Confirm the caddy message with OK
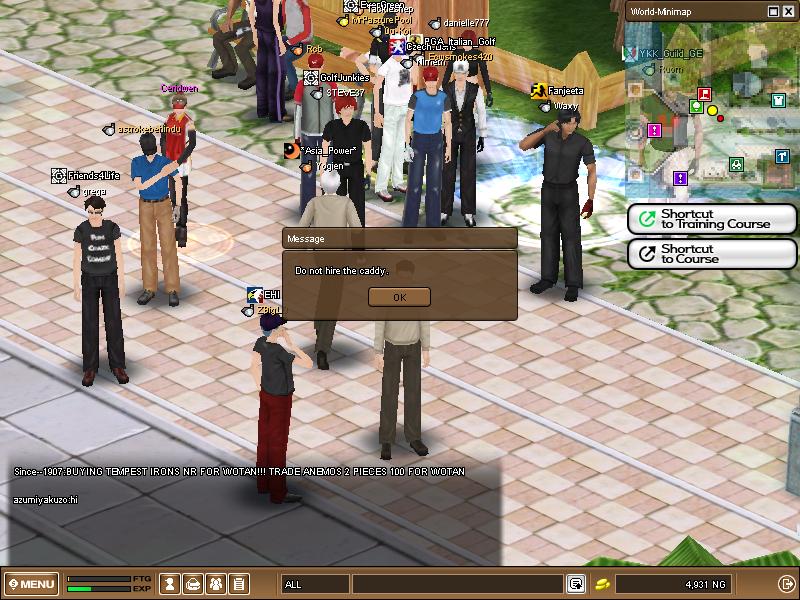Viewport: 800px width, 600px height. point(399,297)
